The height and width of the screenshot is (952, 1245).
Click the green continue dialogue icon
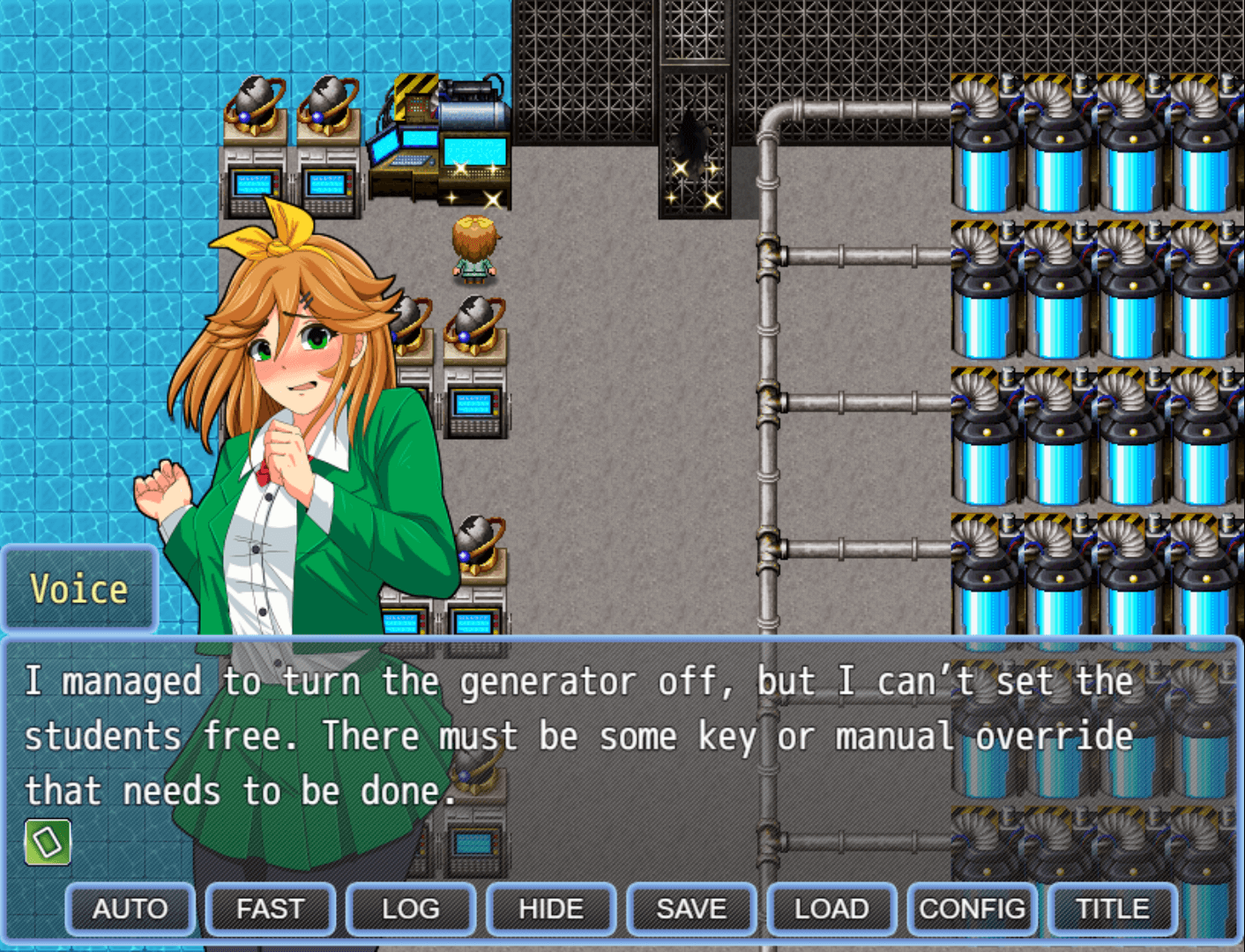(x=48, y=842)
